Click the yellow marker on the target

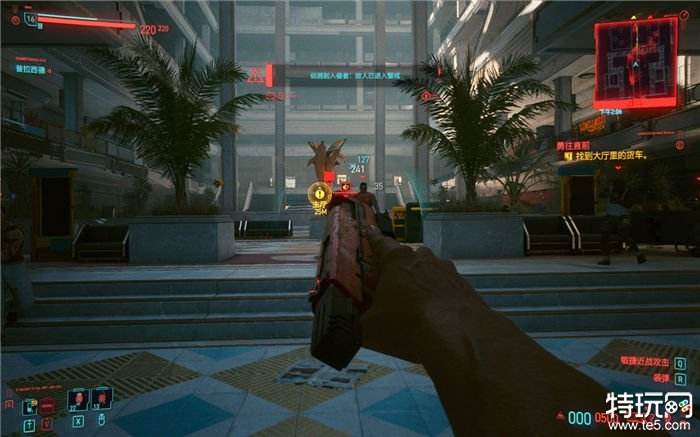tap(319, 191)
